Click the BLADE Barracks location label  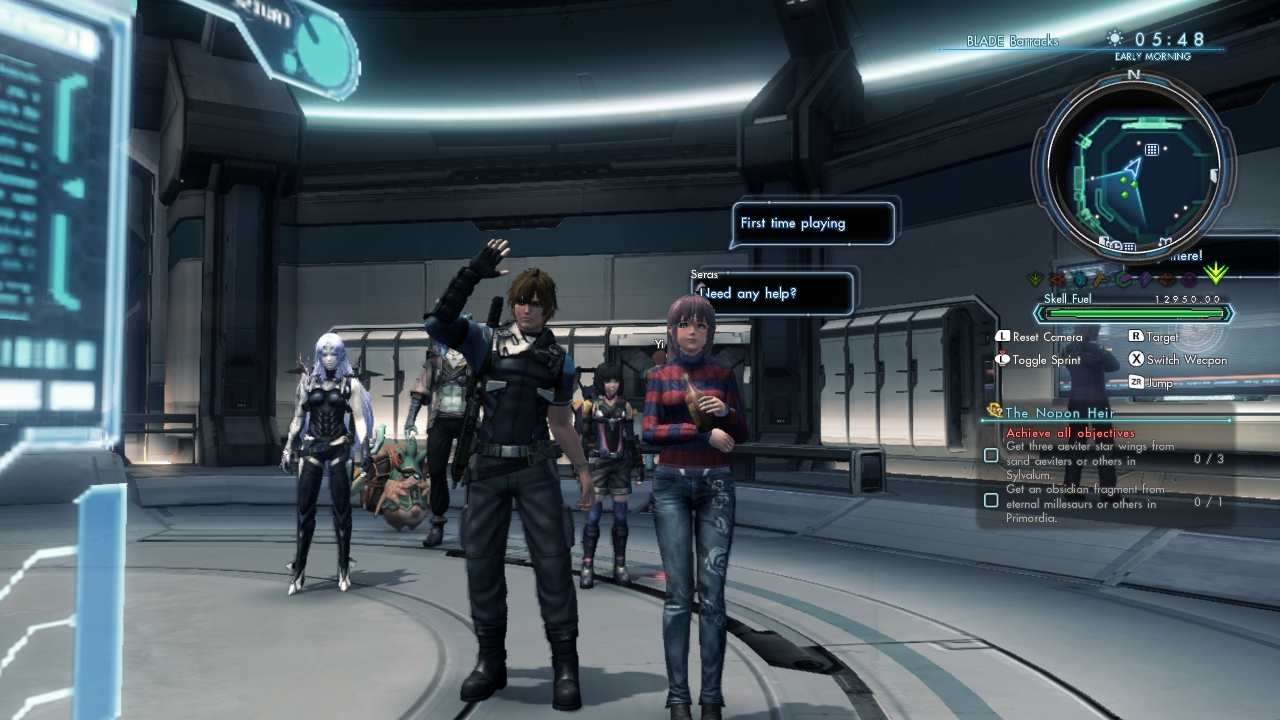[1011, 42]
